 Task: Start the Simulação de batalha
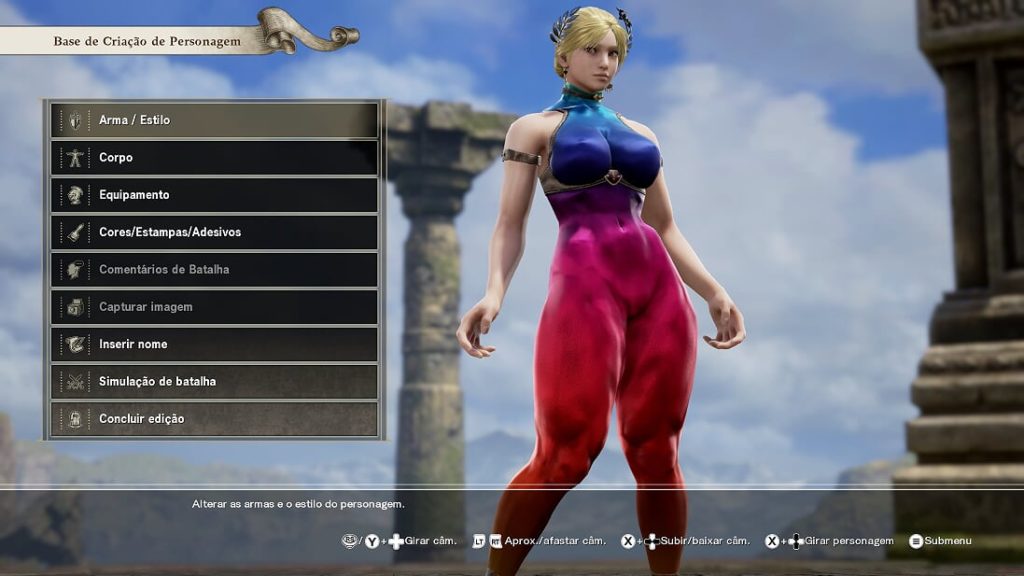pos(214,381)
